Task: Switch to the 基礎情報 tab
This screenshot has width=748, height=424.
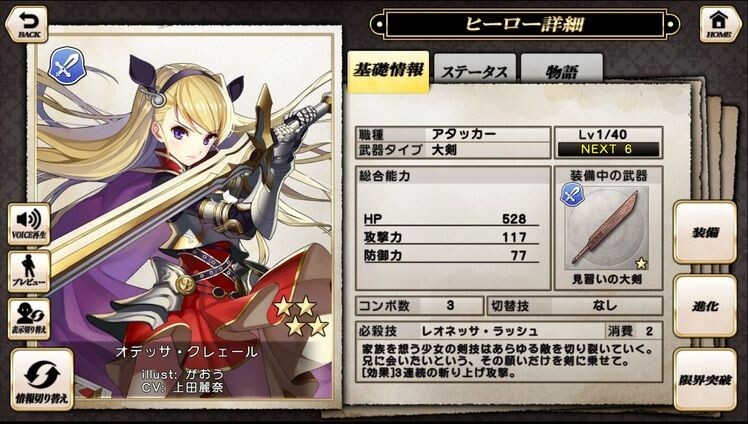Action: coord(387,71)
